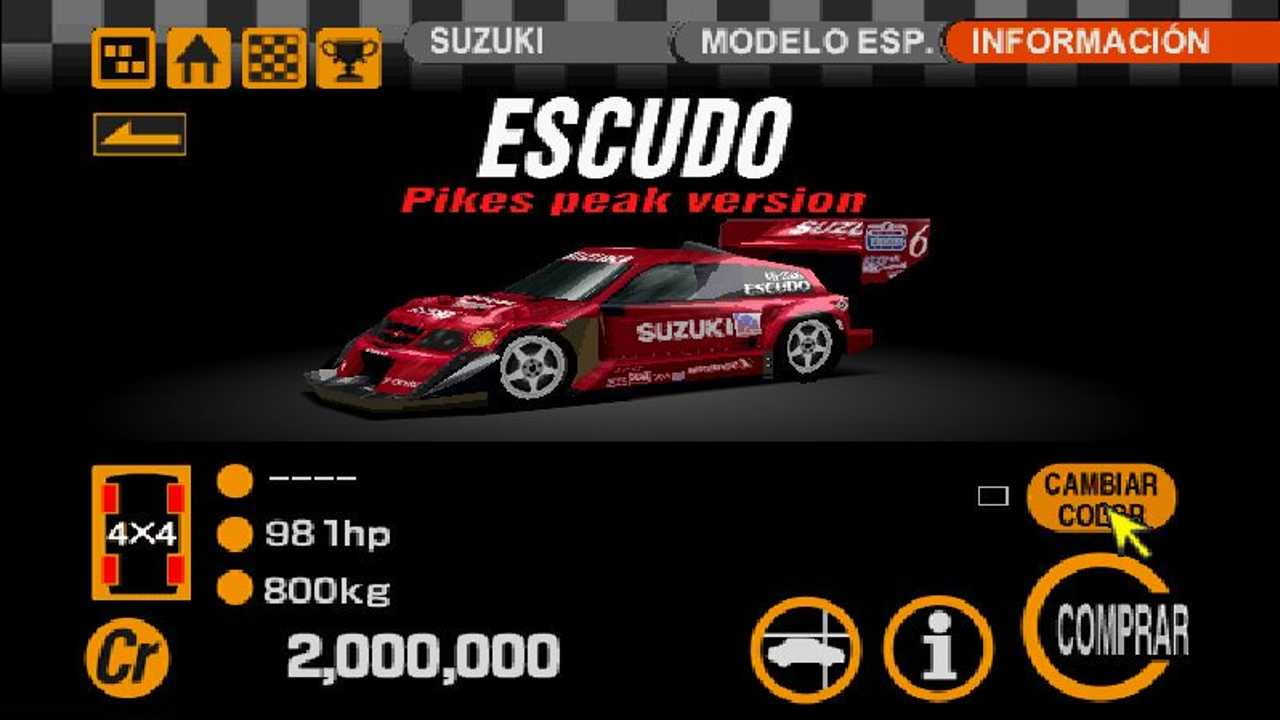The height and width of the screenshot is (720, 1280).
Task: Toggle the bullet next to 981hp
Action: click(237, 533)
